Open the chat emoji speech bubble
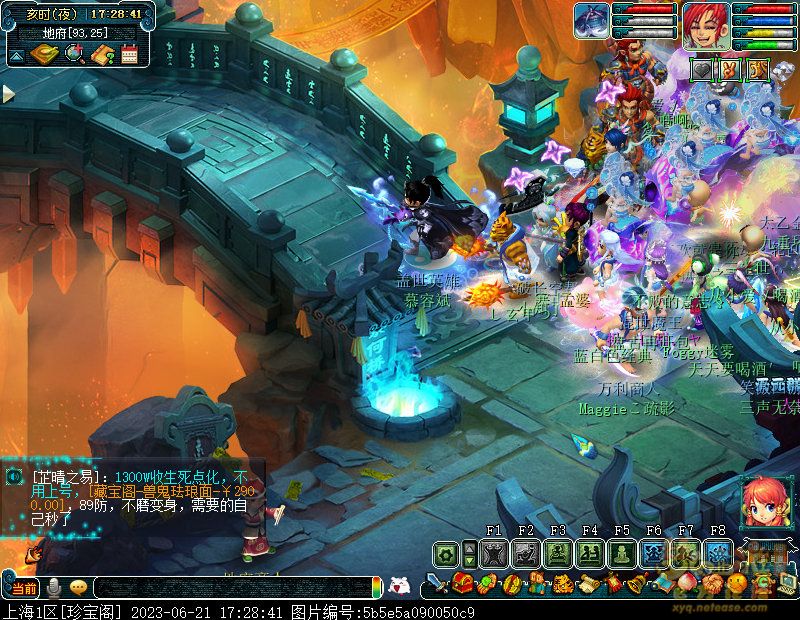 pos(77,587)
